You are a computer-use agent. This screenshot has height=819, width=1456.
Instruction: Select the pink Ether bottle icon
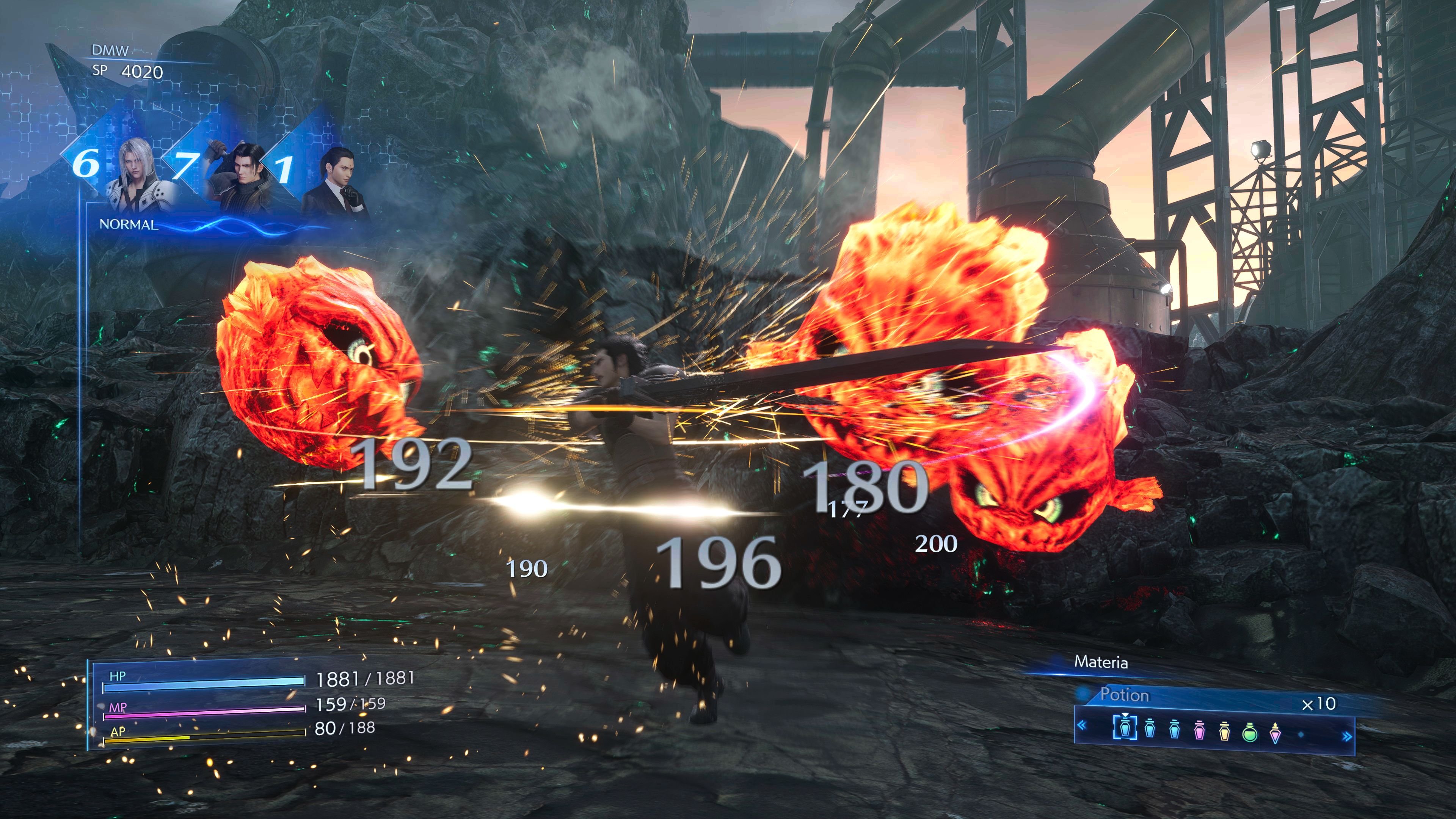tap(1199, 733)
